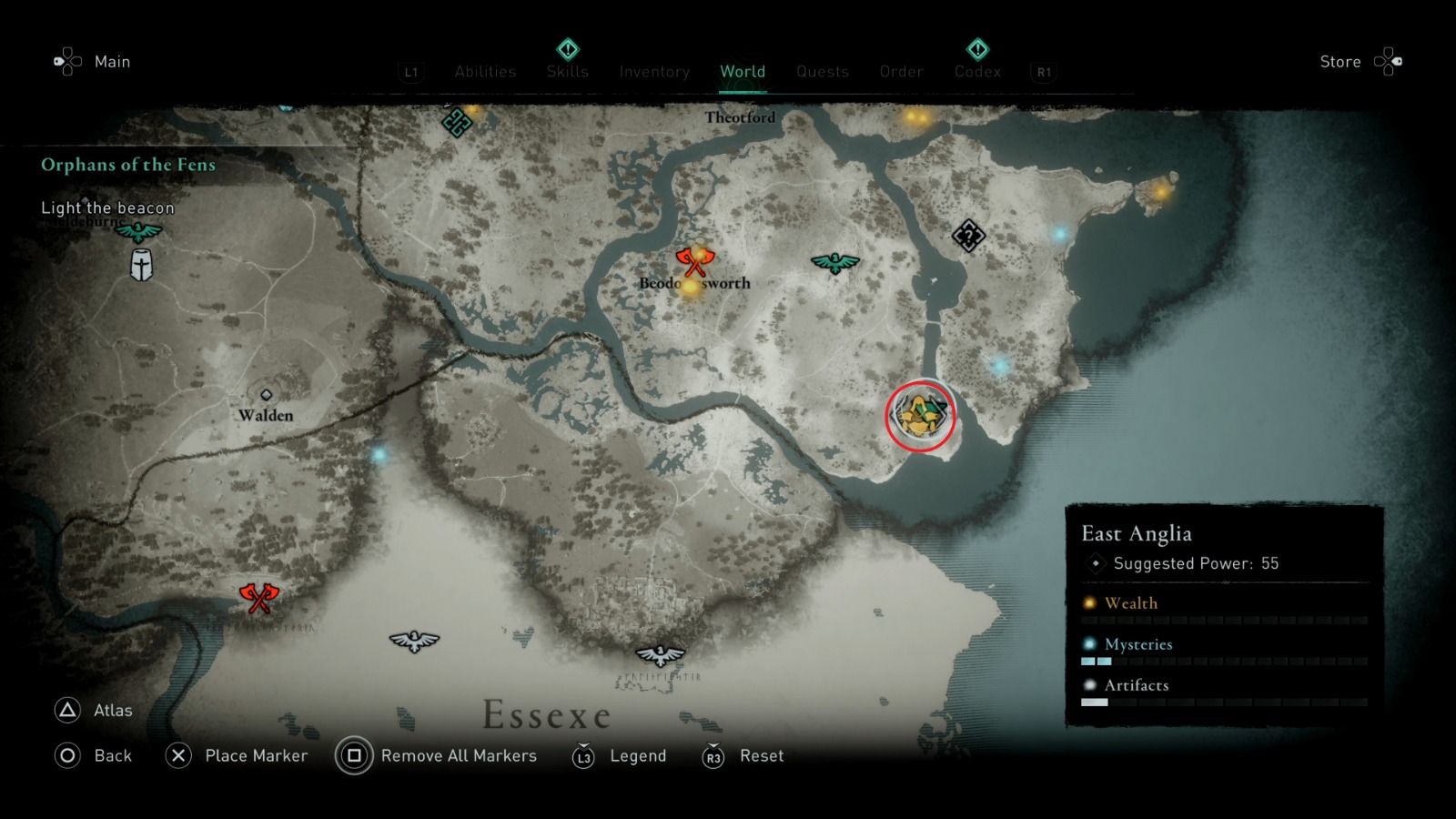Select the knight helmet icon below the quest title

click(x=141, y=267)
